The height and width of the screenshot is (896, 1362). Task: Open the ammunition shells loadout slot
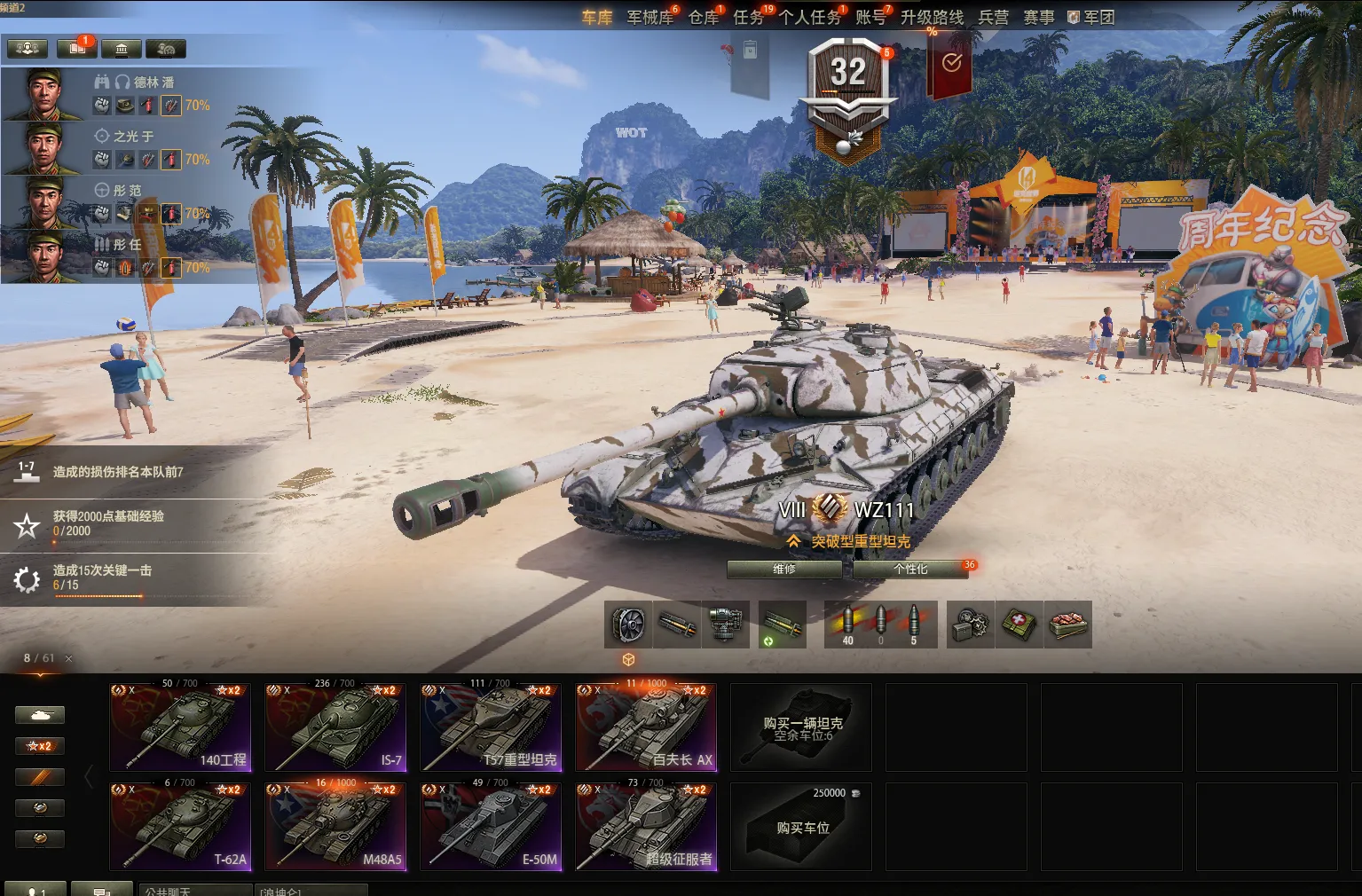pos(880,625)
